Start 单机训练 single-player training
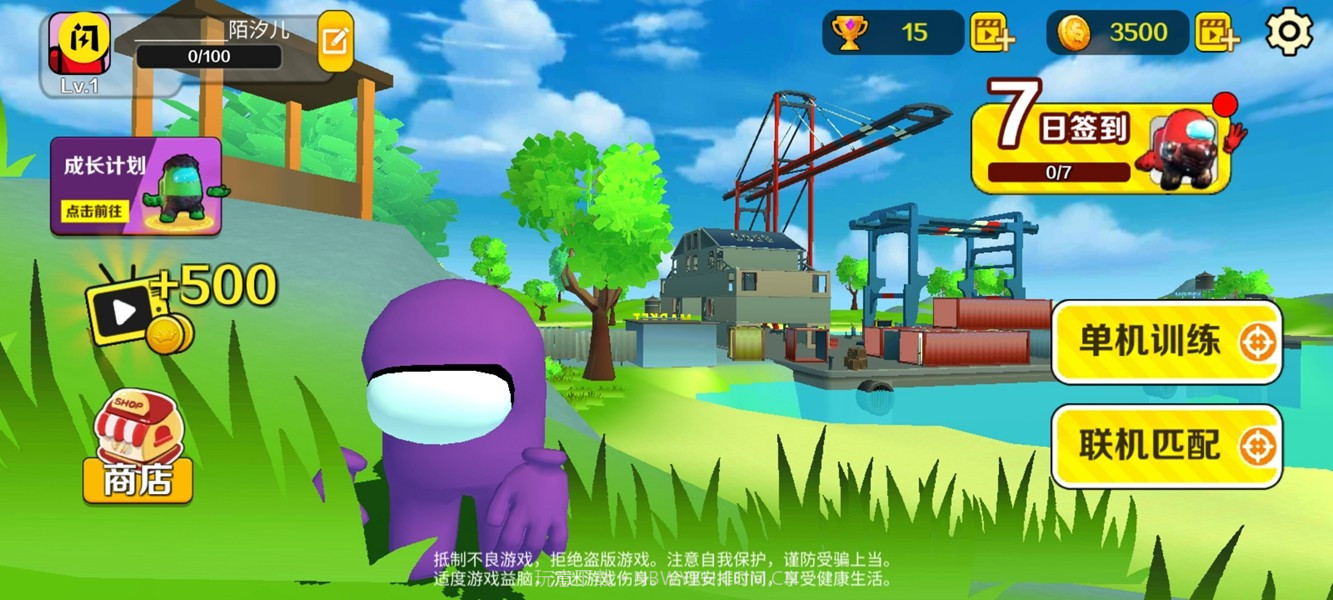This screenshot has height=600, width=1333. tap(1166, 342)
